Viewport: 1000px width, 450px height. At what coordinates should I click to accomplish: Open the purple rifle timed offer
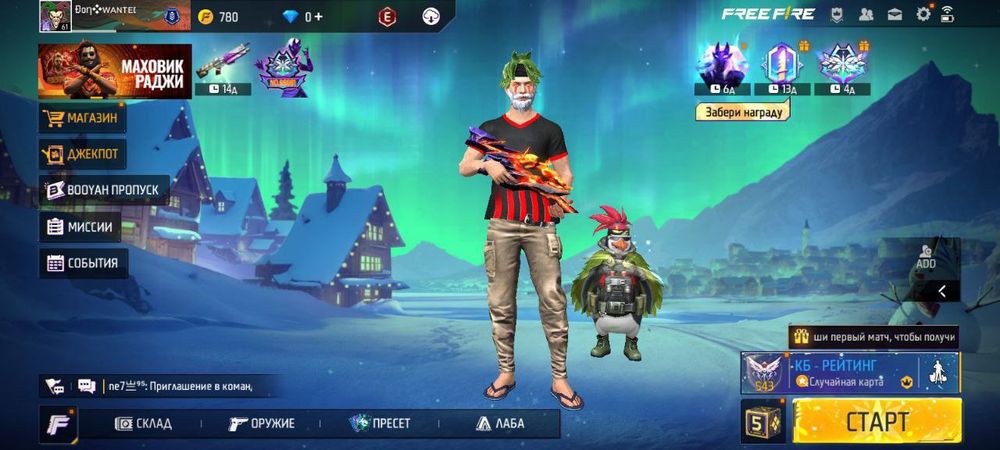[222, 66]
